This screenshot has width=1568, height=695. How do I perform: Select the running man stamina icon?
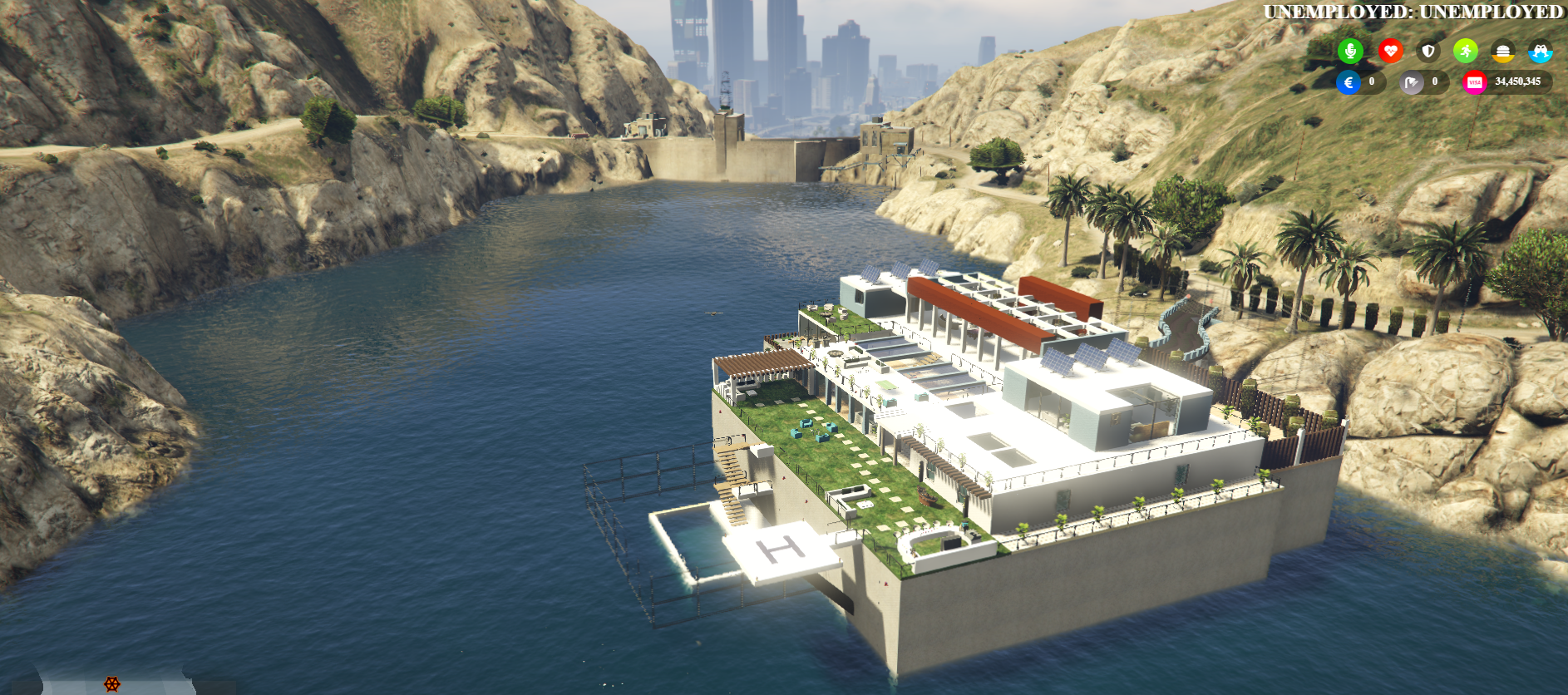(x=1466, y=52)
